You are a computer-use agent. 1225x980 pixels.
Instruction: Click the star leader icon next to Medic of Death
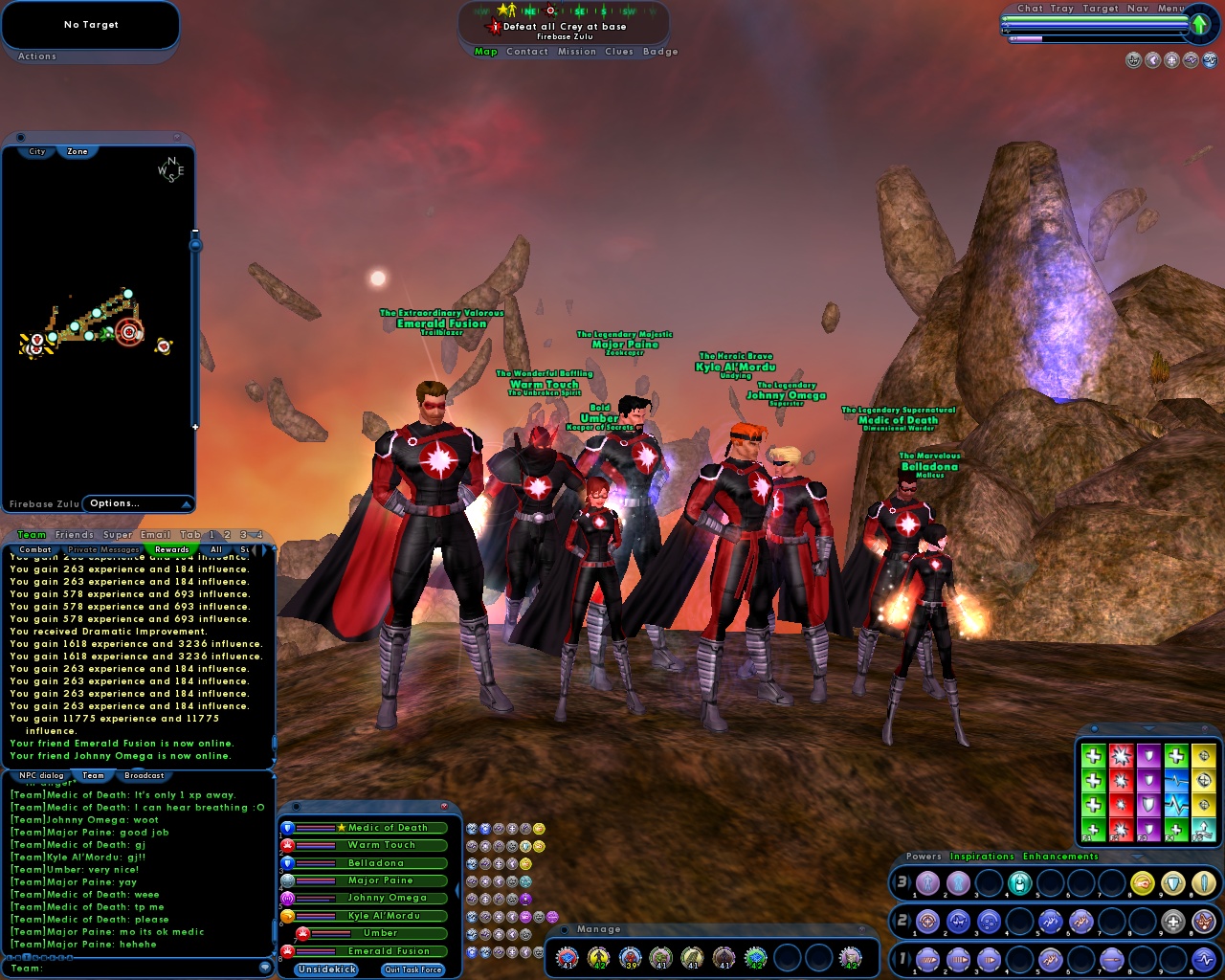tap(341, 828)
